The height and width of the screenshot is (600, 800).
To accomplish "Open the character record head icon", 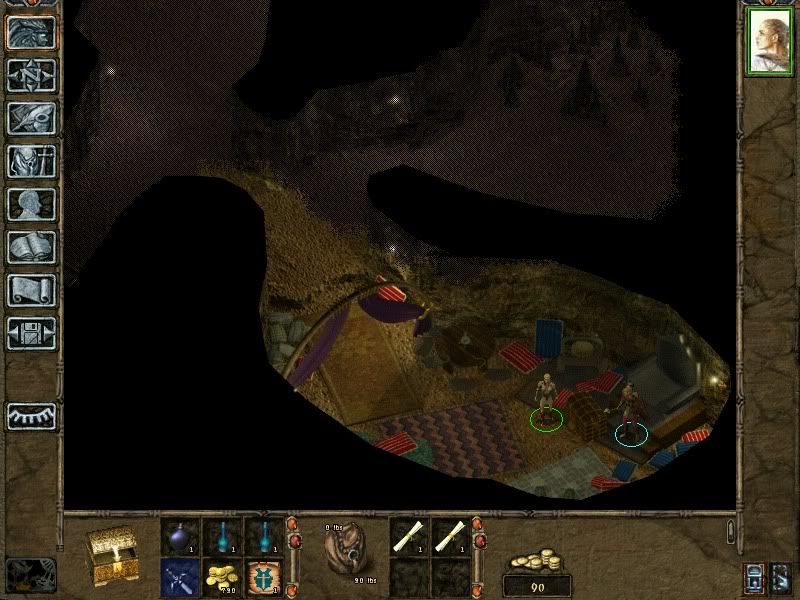I will click(x=31, y=204).
